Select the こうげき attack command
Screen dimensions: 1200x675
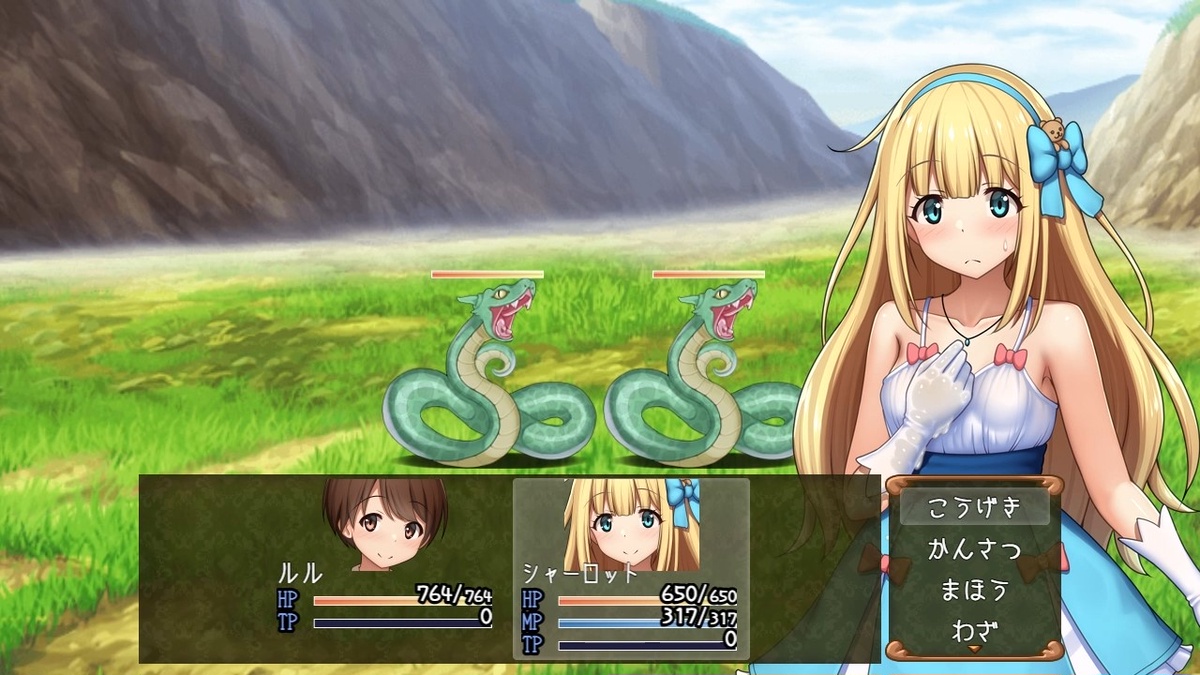(974, 507)
